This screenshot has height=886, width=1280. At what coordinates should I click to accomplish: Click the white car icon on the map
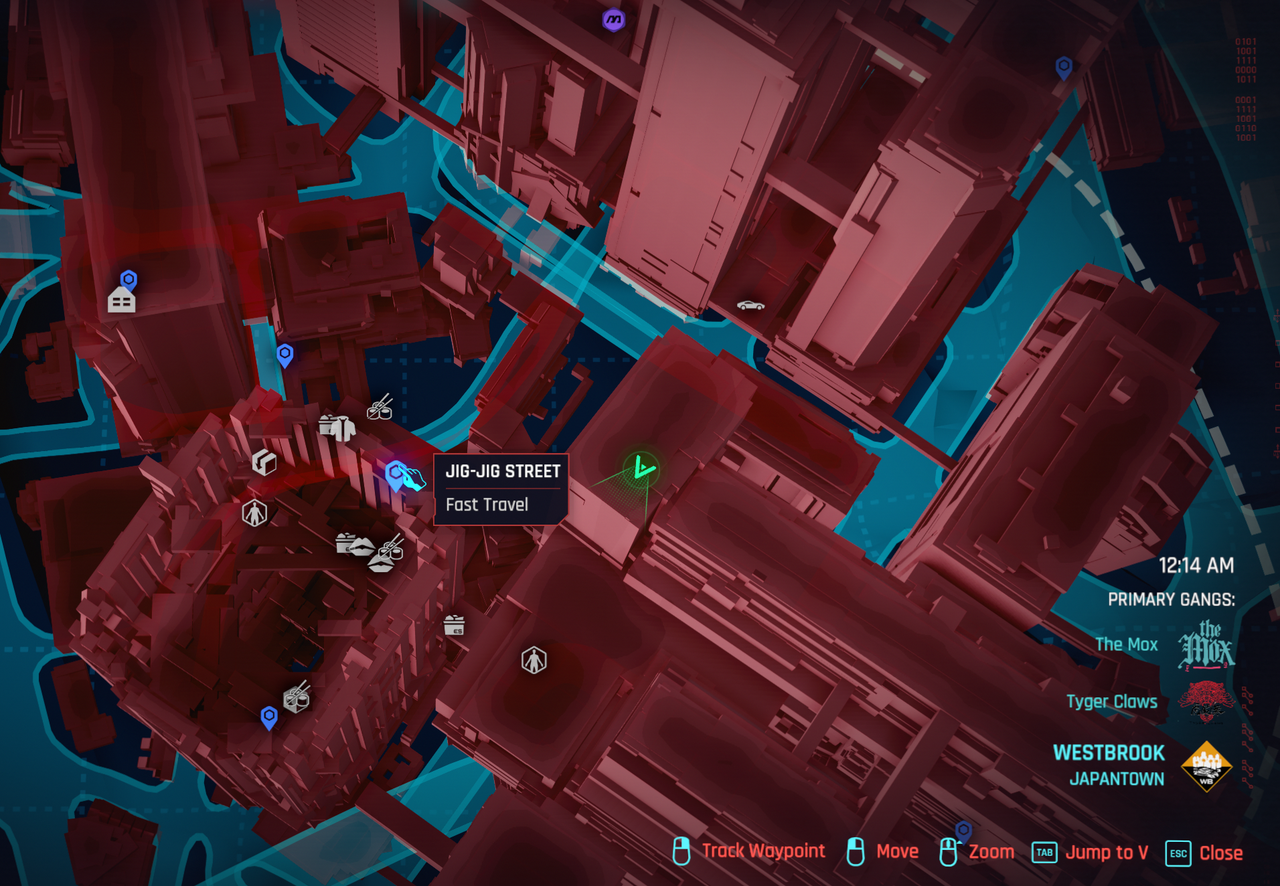click(750, 305)
